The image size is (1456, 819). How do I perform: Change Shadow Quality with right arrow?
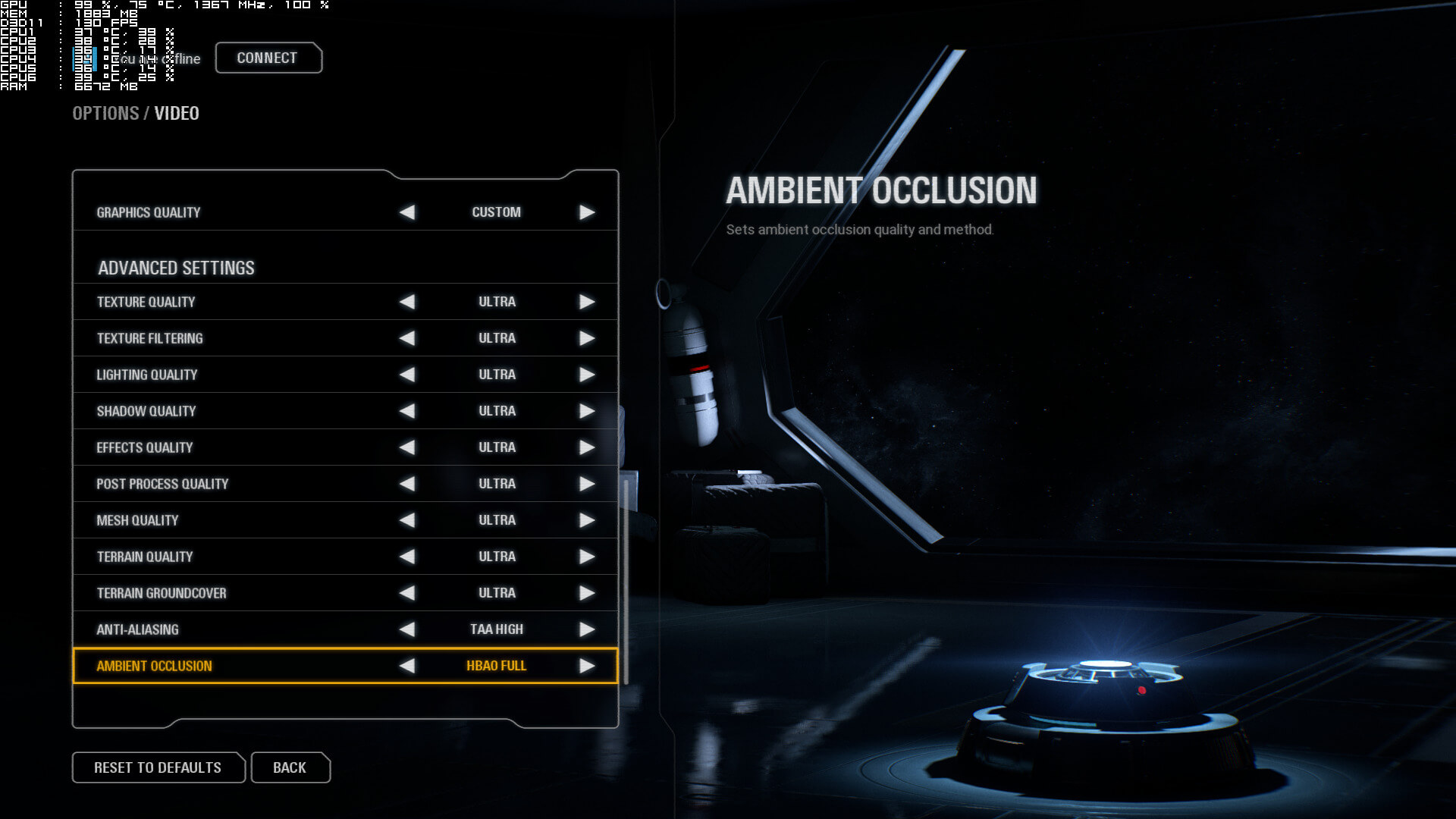click(x=587, y=411)
